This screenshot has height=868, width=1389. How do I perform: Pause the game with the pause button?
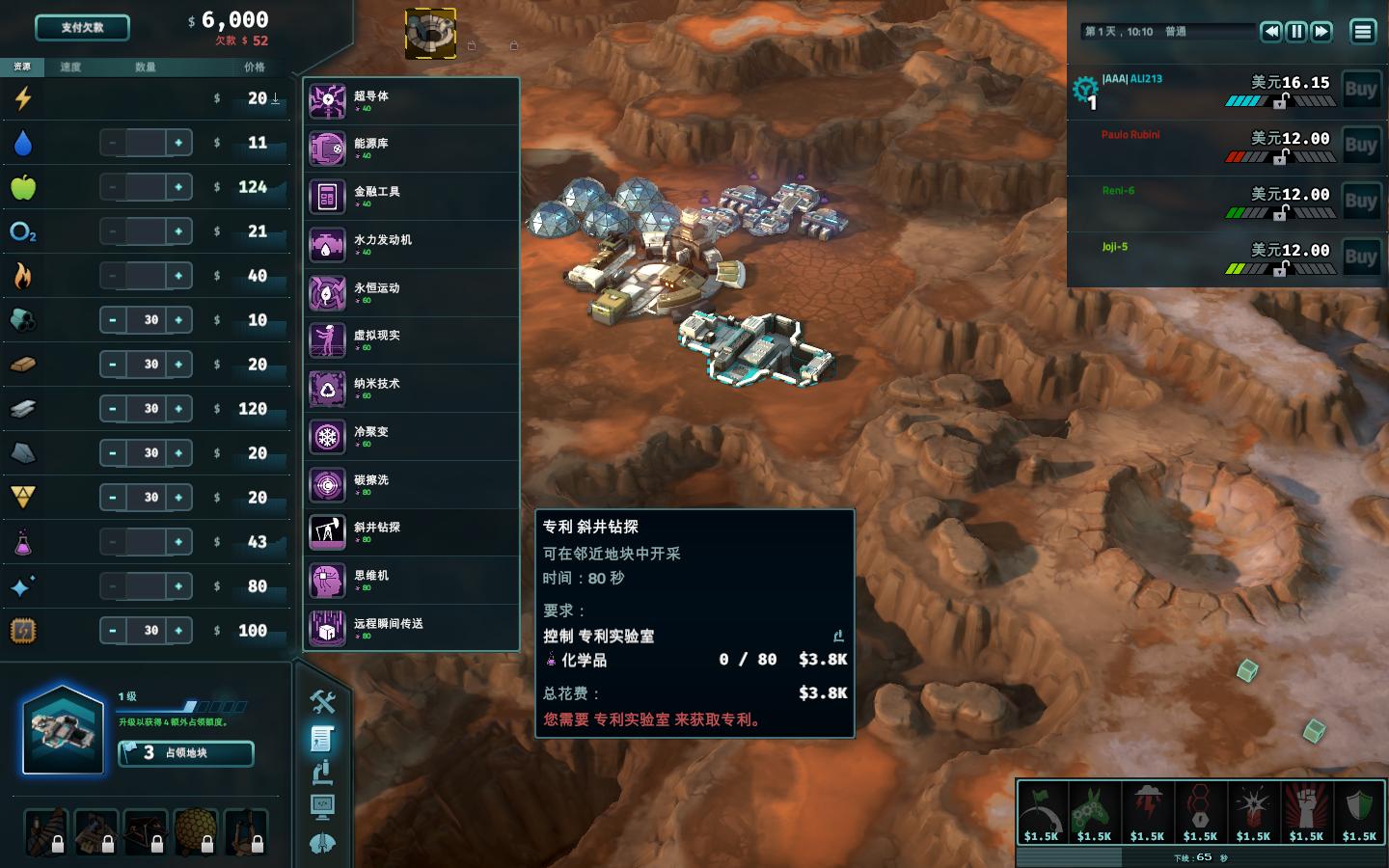pyautogui.click(x=1296, y=32)
